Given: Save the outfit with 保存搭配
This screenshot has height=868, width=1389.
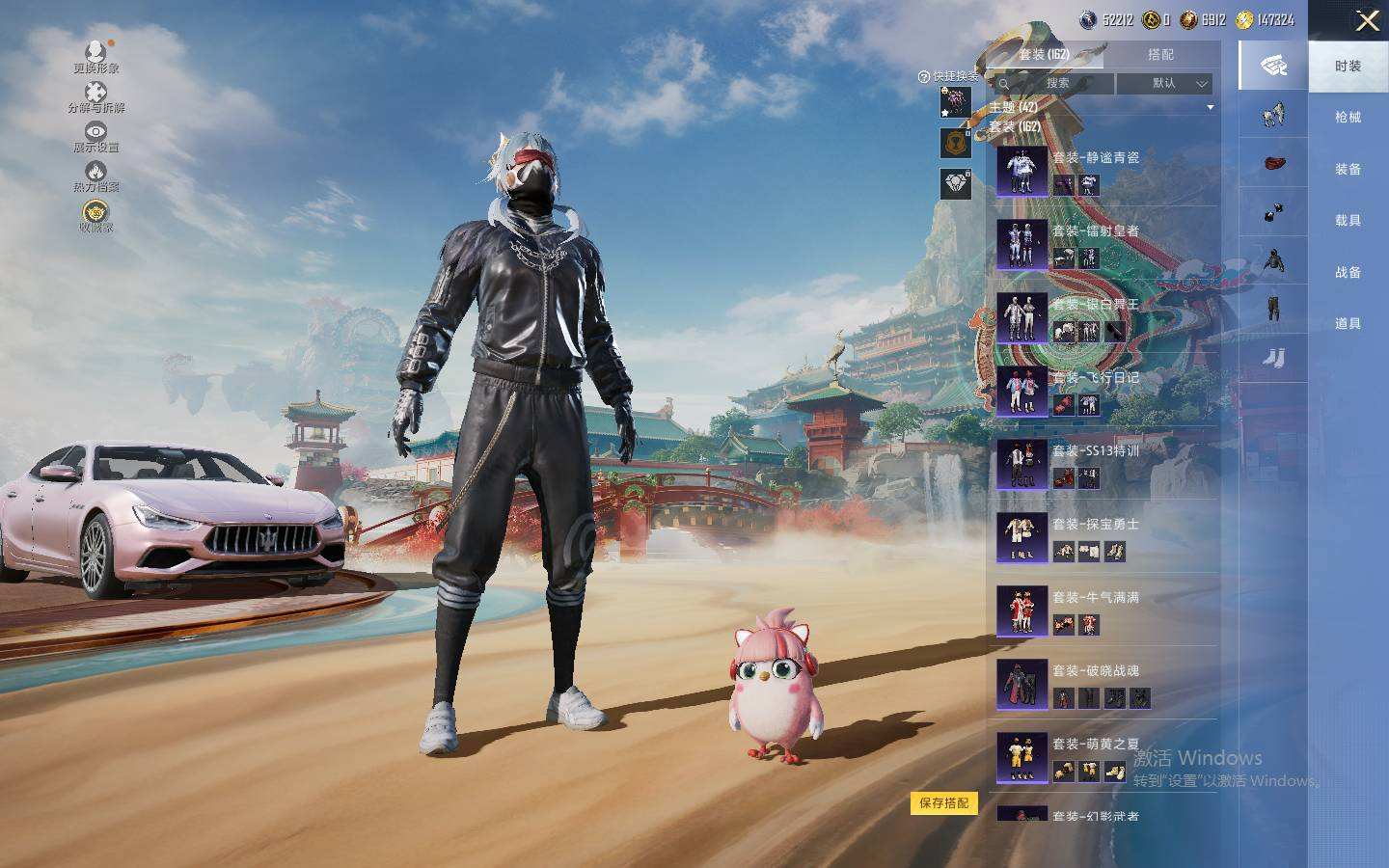Looking at the screenshot, I should pos(943,802).
